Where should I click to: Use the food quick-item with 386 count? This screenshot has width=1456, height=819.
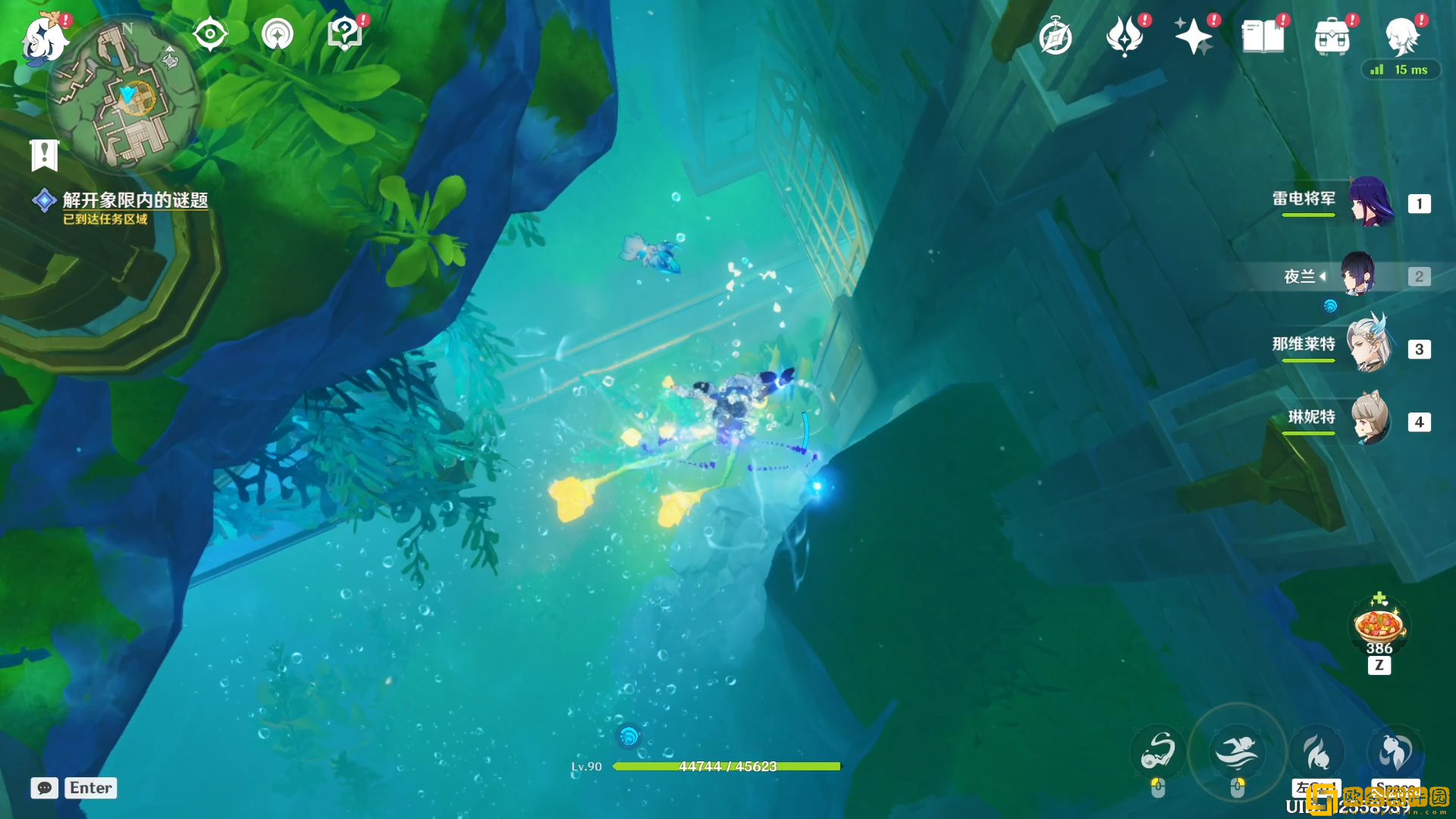tap(1379, 626)
